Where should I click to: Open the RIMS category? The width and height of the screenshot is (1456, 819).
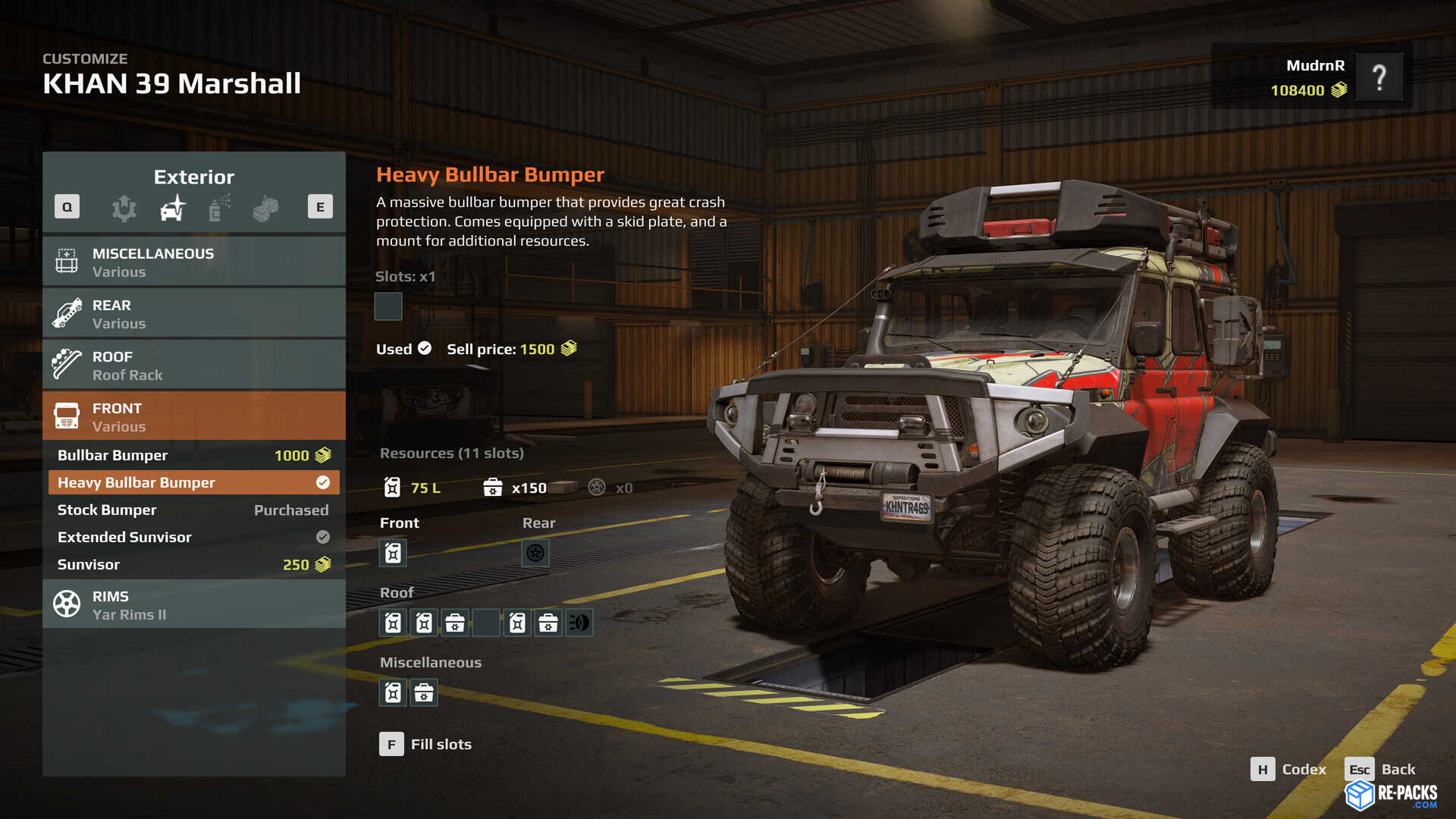193,604
